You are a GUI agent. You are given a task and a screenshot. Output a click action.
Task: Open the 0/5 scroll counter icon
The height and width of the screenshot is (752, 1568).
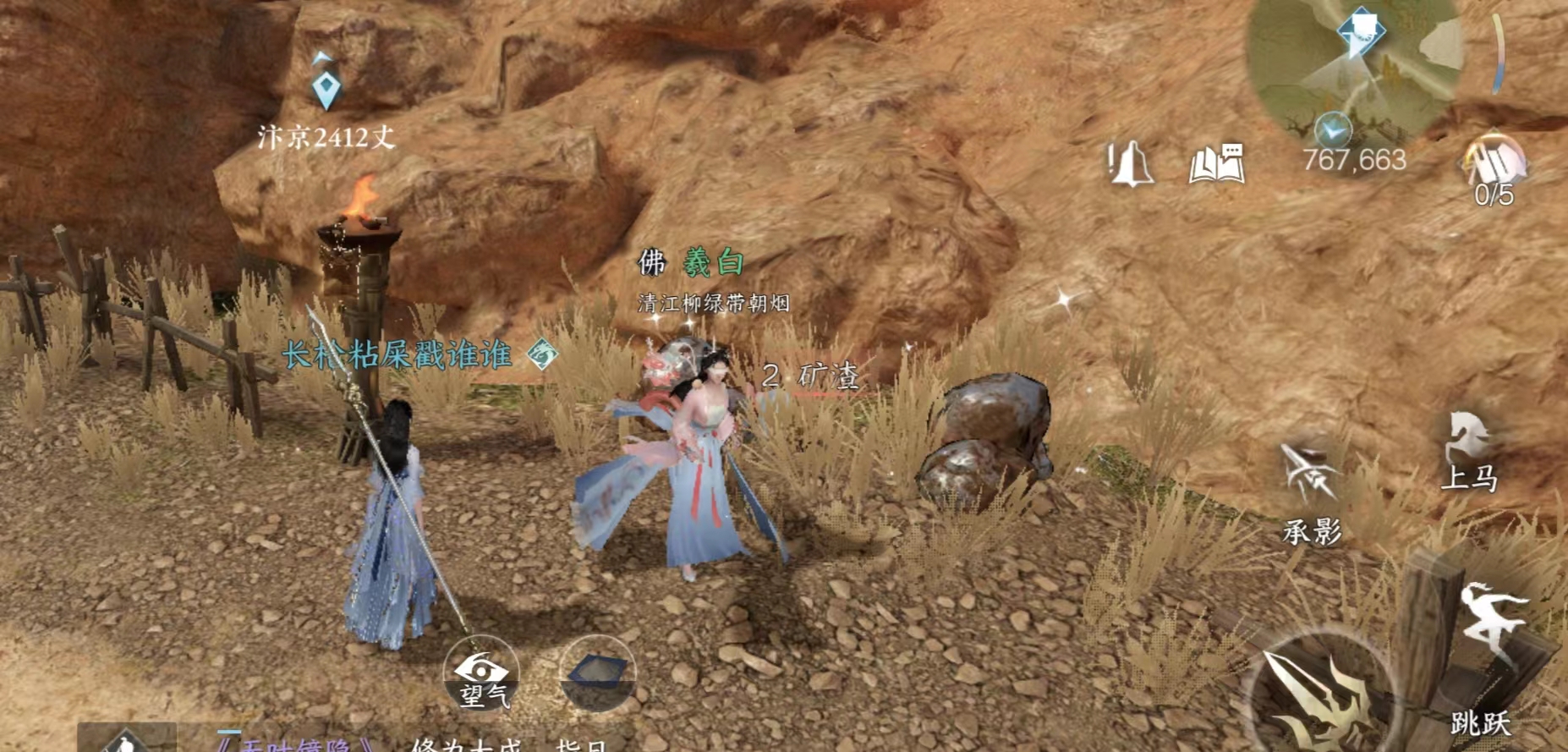tap(1494, 162)
